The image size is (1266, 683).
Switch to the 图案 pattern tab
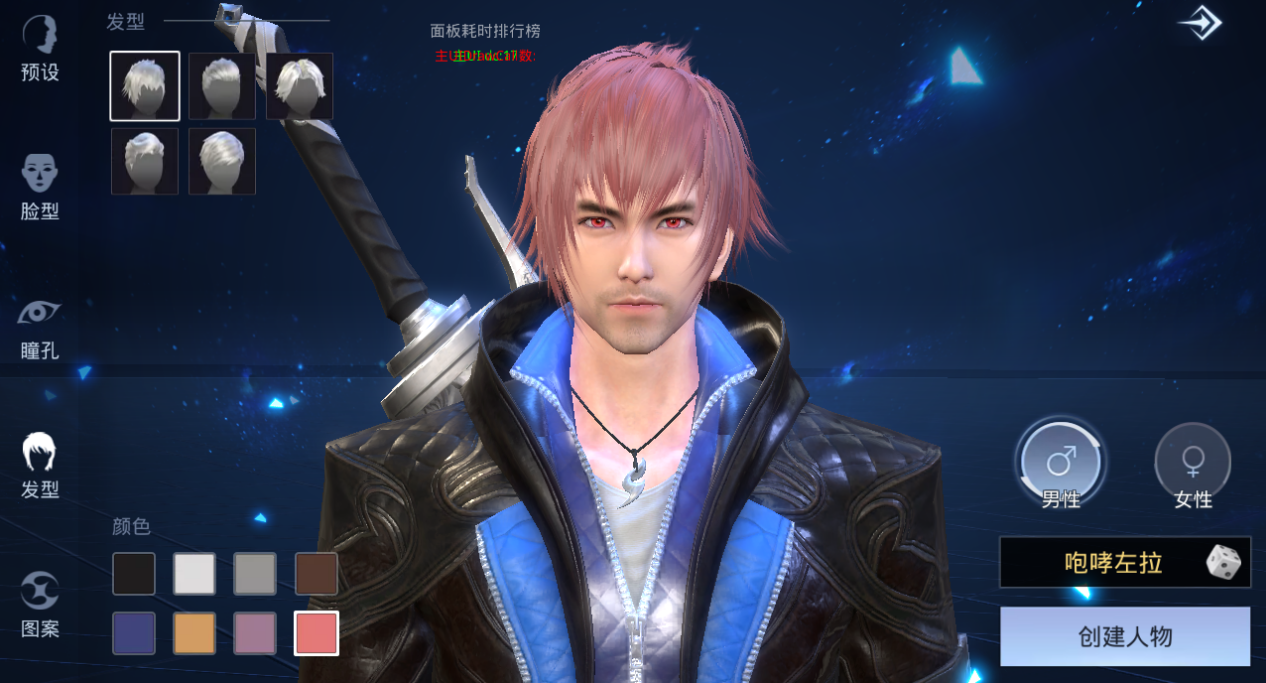point(40,604)
